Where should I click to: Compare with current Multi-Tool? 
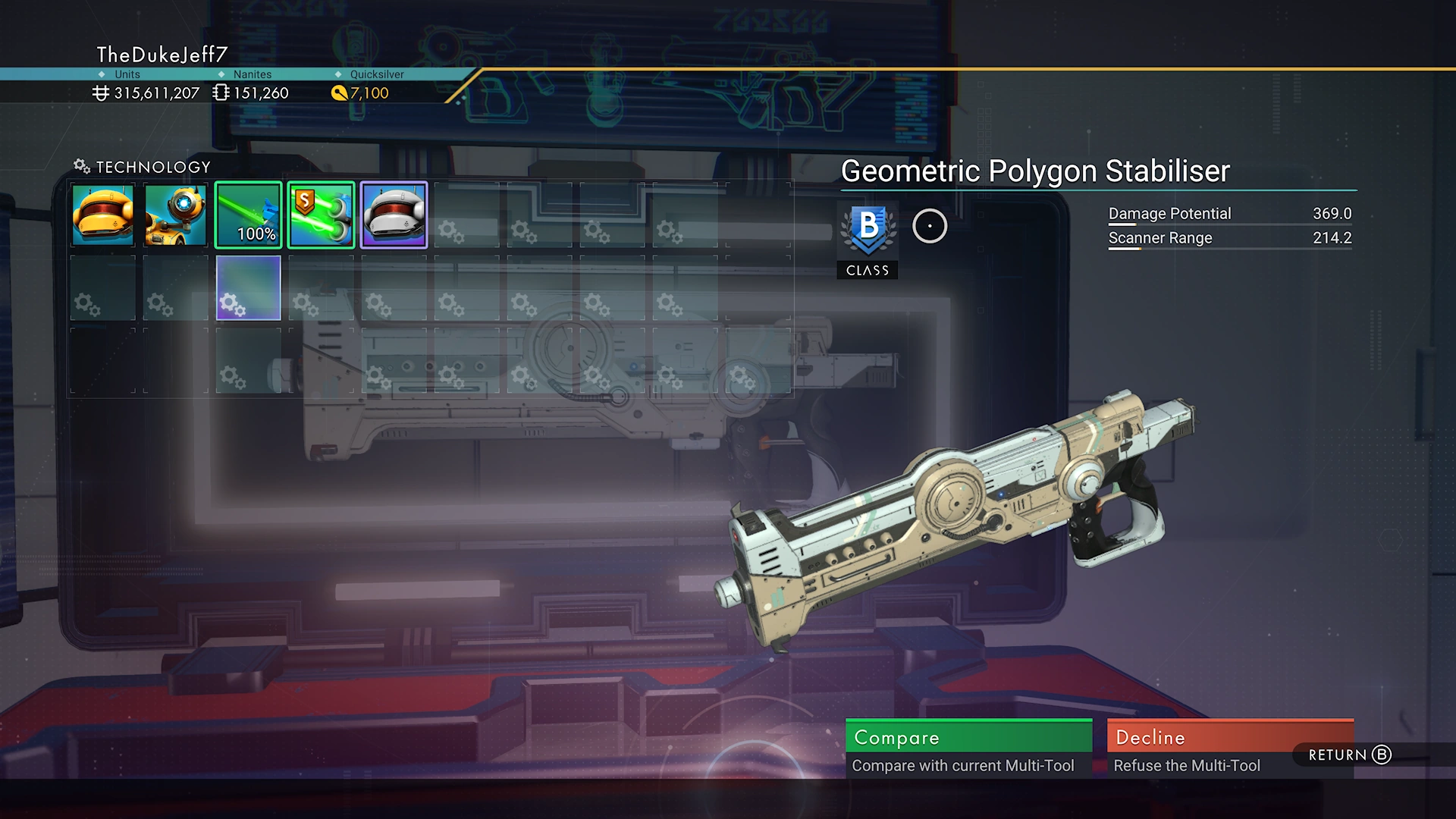(968, 748)
